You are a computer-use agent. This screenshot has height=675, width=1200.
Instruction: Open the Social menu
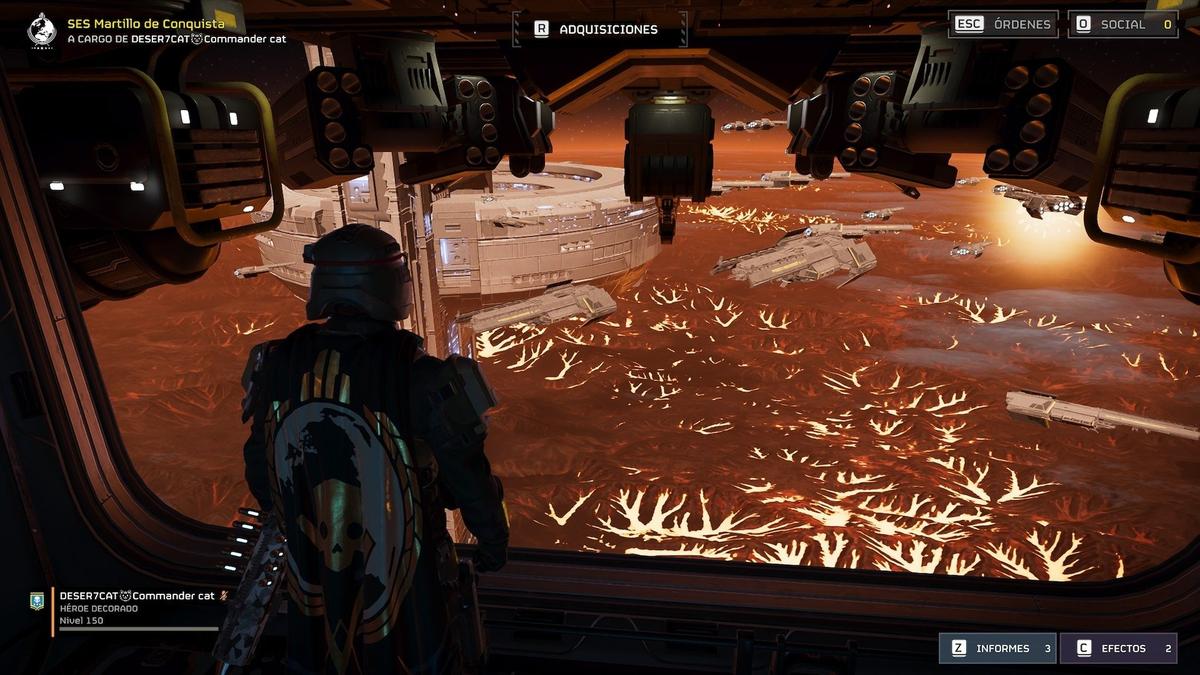coord(1122,24)
